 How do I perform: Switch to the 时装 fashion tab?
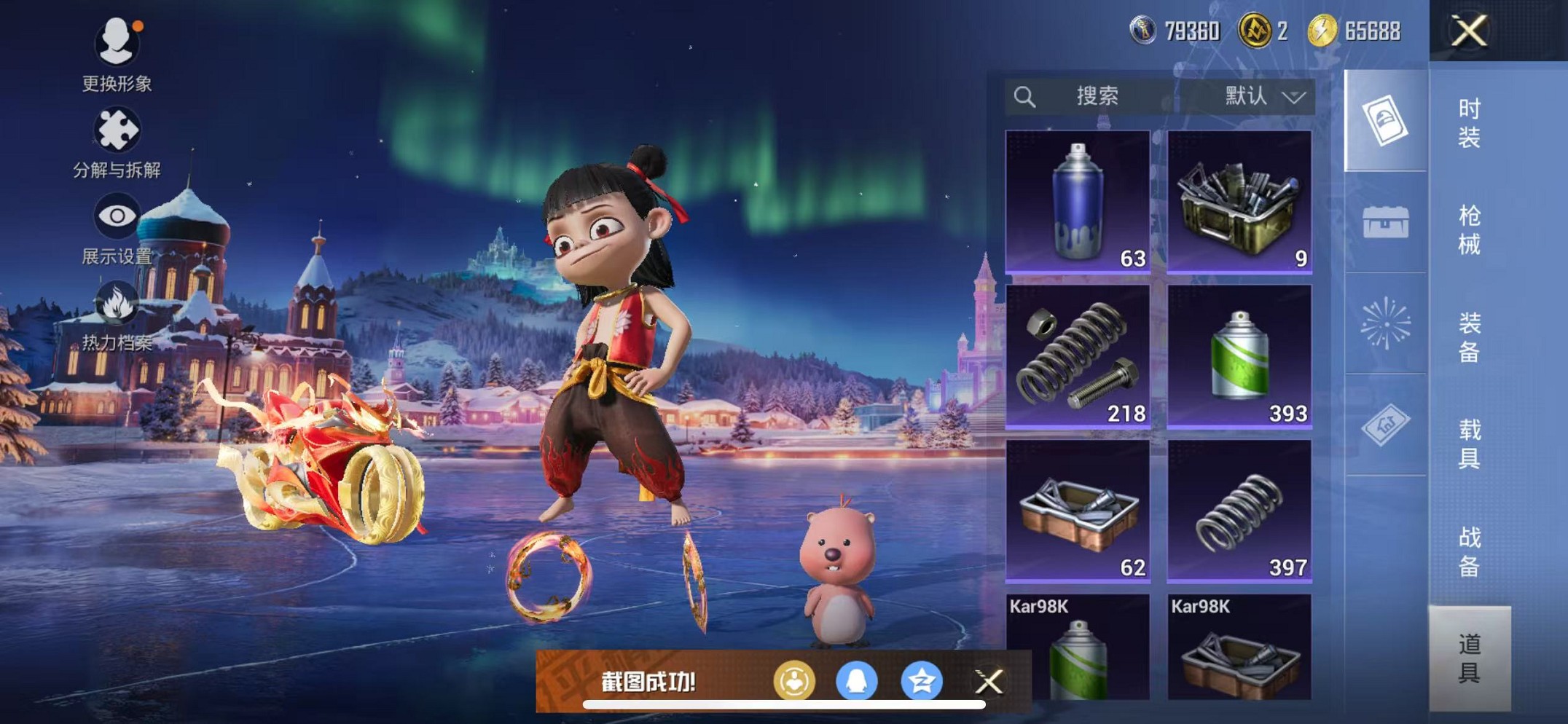point(1469,122)
